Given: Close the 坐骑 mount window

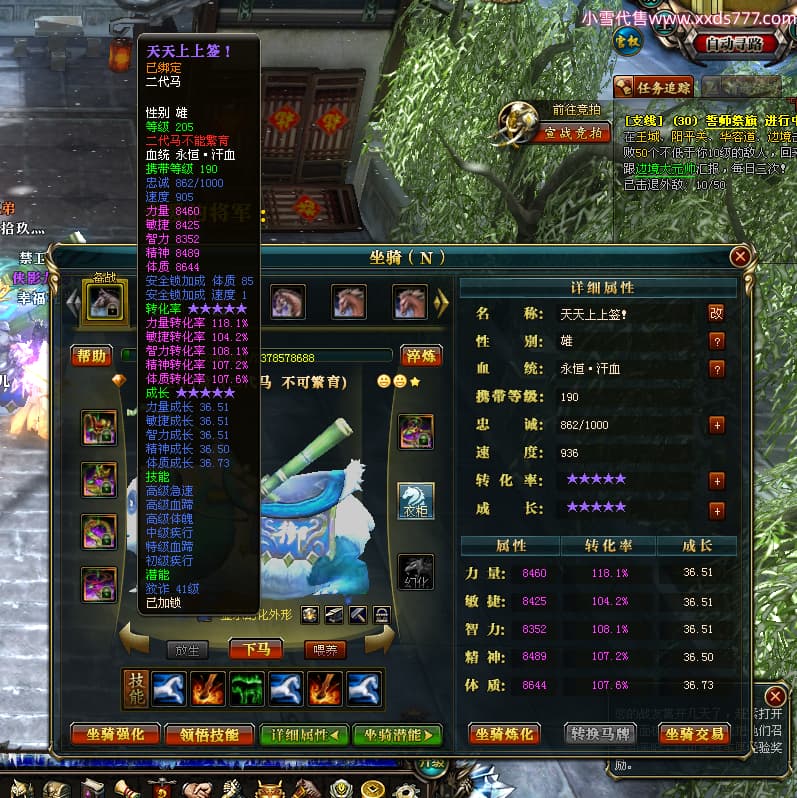Looking at the screenshot, I should [x=740, y=257].
